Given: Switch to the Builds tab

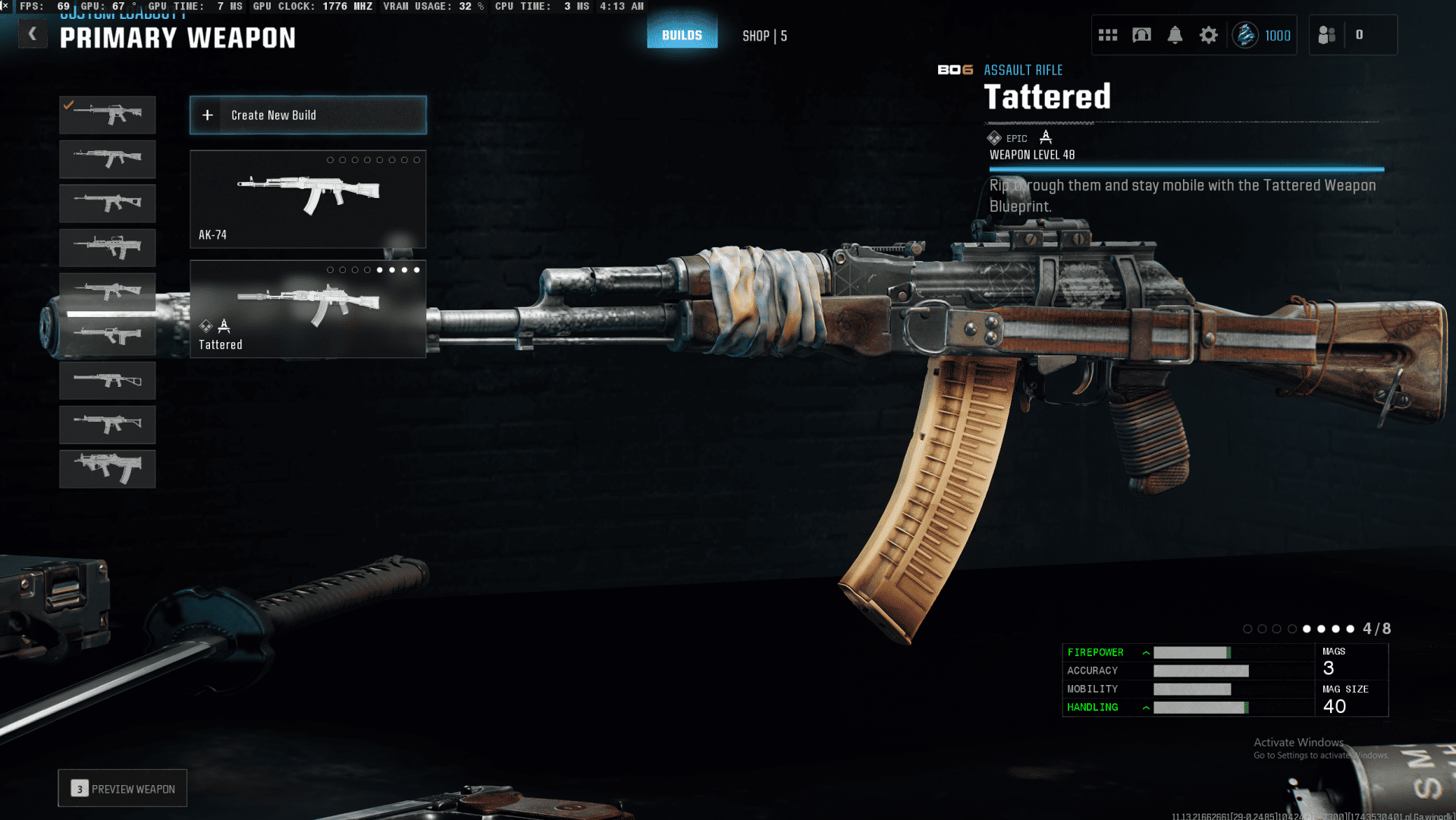Looking at the screenshot, I should [x=682, y=35].
